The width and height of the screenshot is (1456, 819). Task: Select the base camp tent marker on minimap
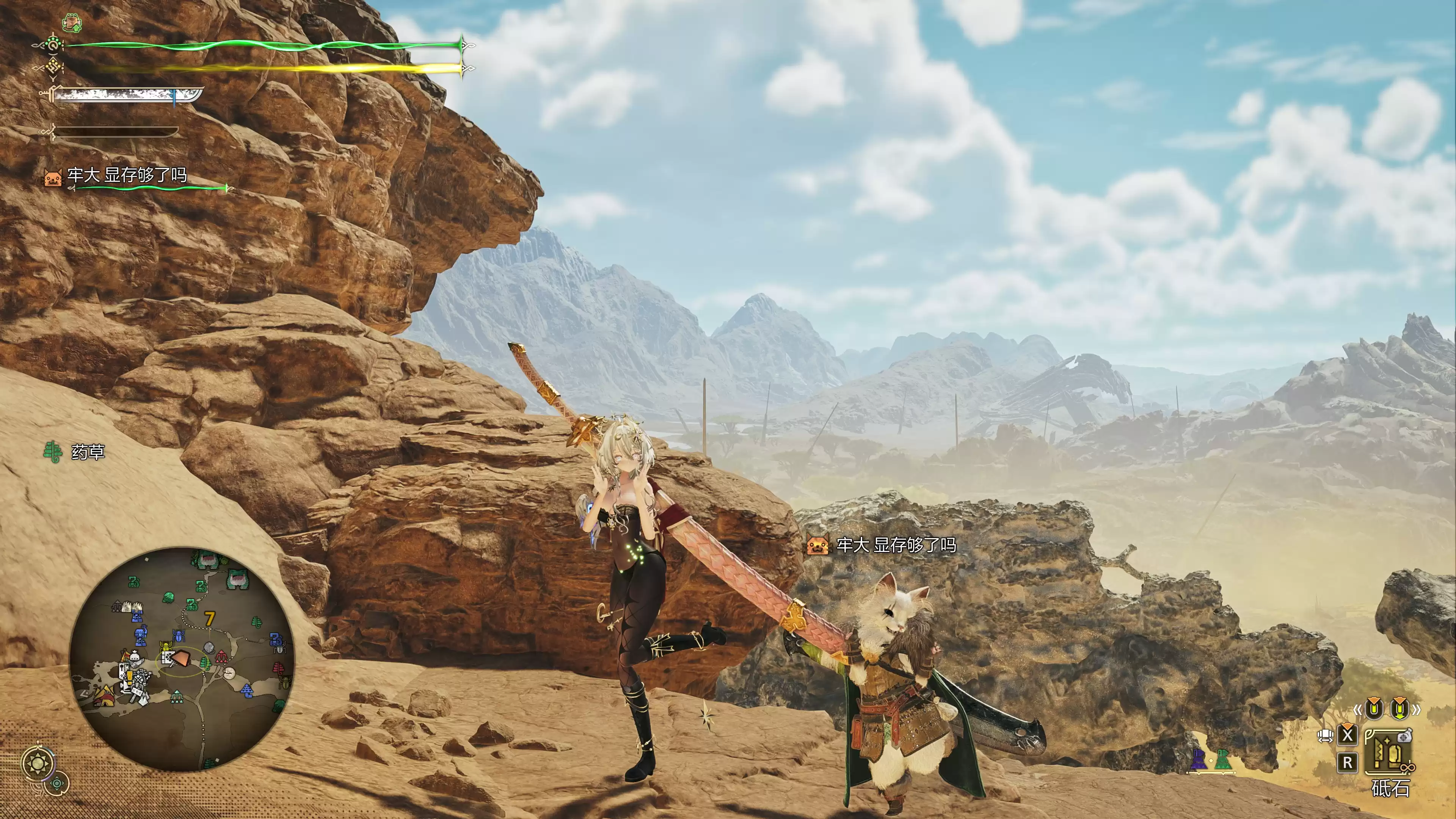click(x=104, y=697)
